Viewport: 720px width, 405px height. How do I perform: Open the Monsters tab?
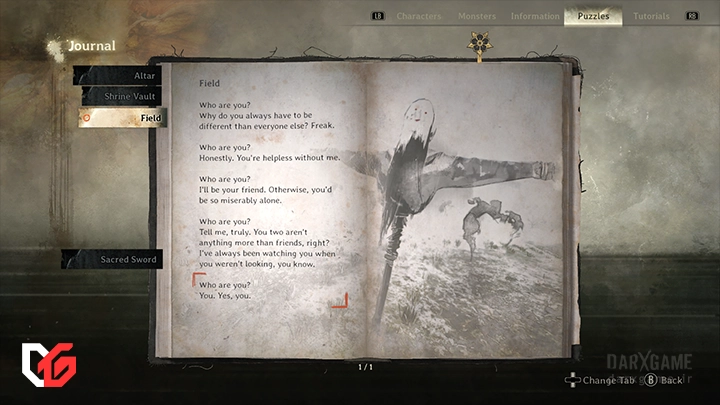[x=477, y=16]
